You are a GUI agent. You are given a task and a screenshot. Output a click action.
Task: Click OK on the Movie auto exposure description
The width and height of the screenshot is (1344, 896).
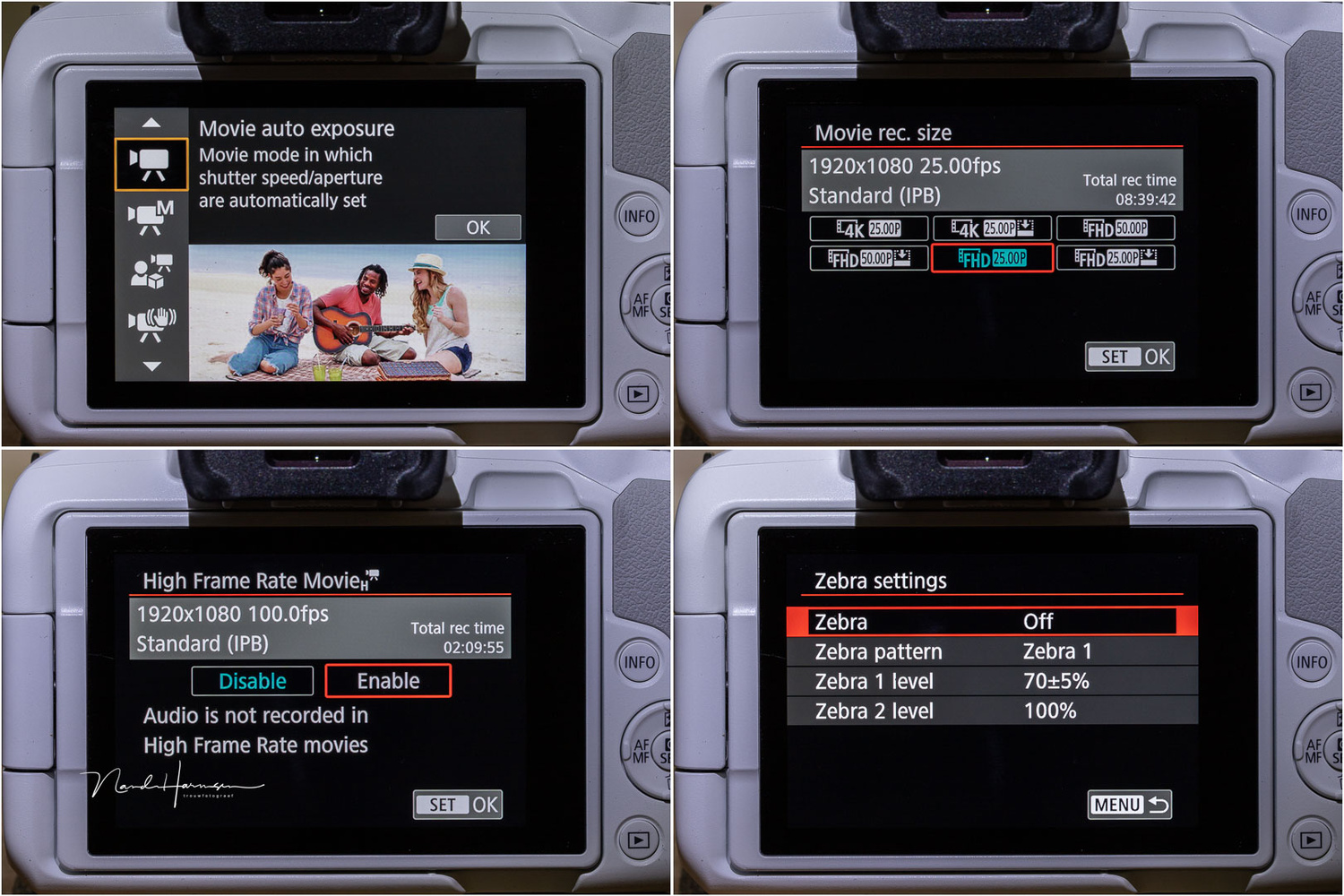pos(478,227)
